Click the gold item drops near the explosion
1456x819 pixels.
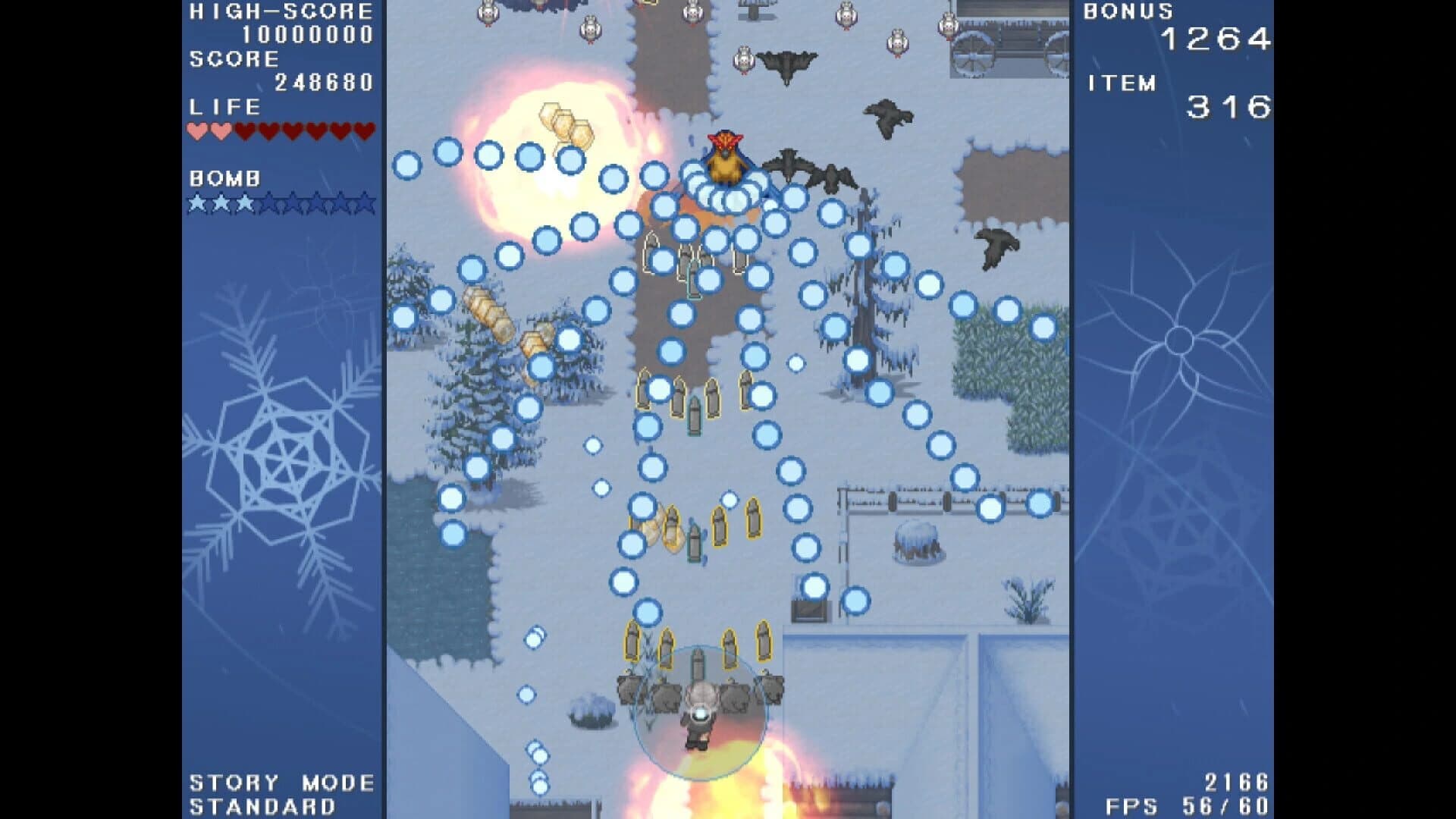565,121
